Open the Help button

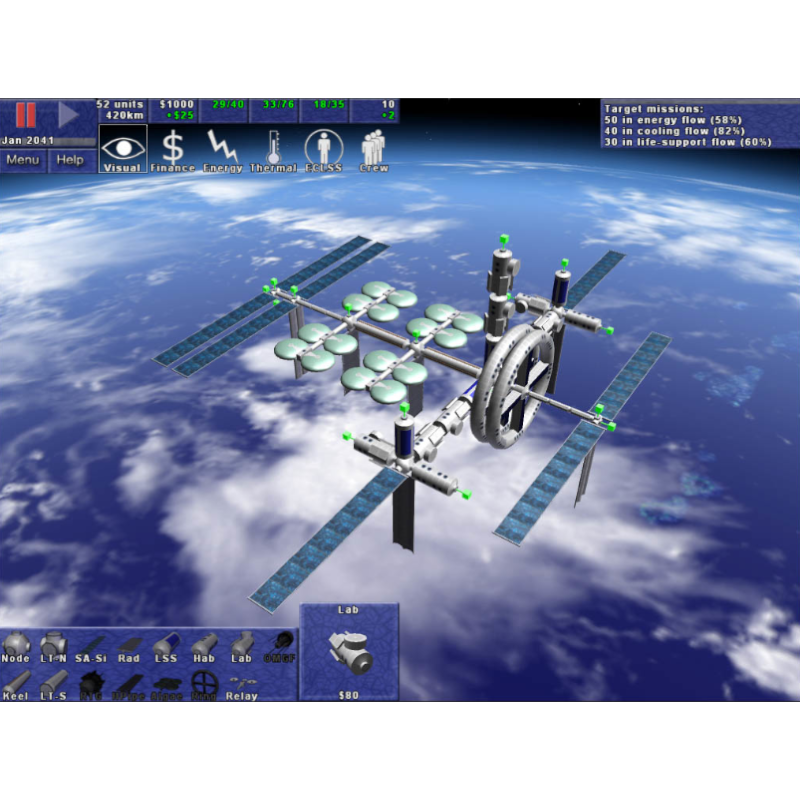[x=70, y=160]
